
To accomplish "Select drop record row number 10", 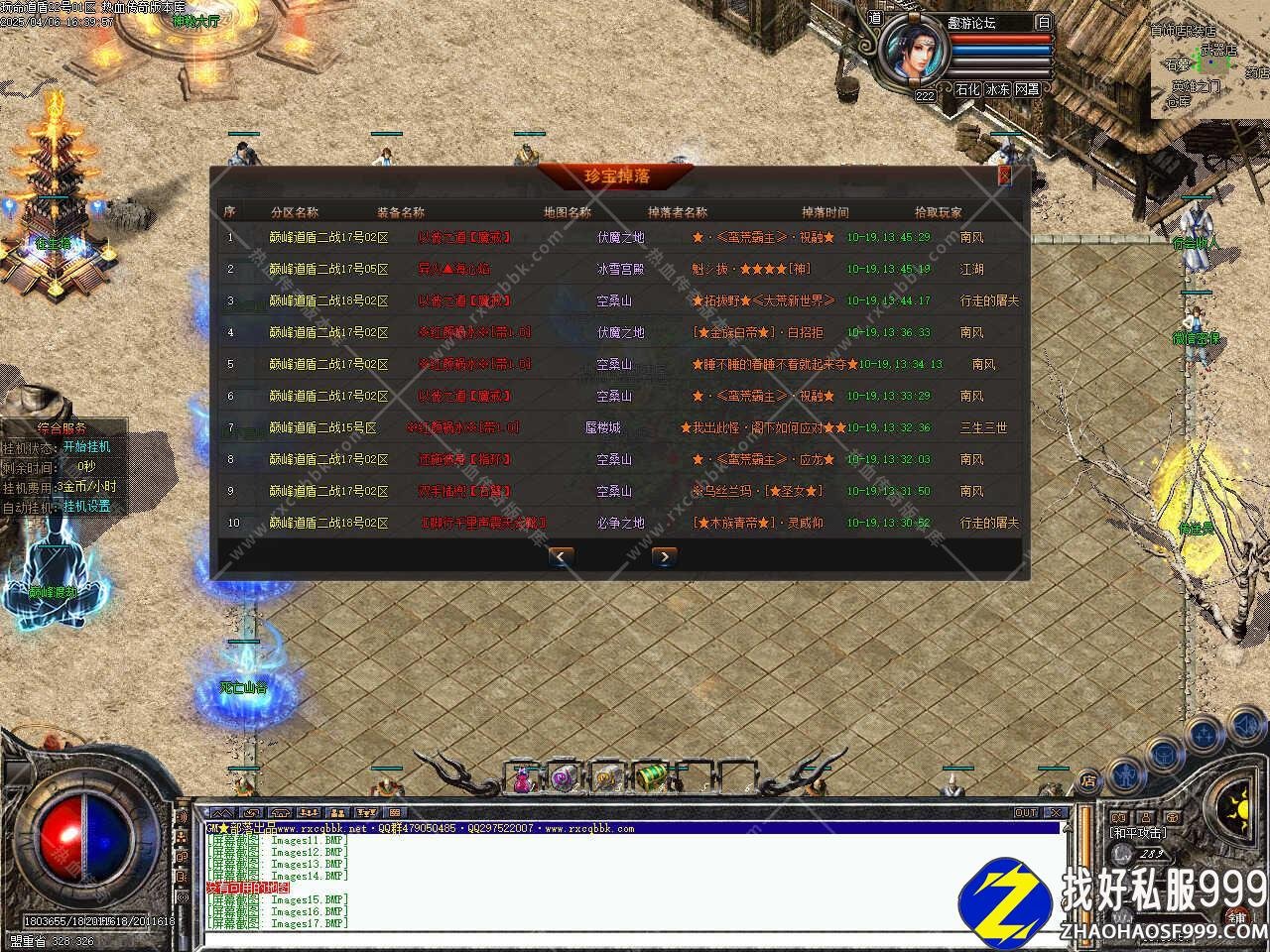I will pyautogui.click(x=620, y=523).
